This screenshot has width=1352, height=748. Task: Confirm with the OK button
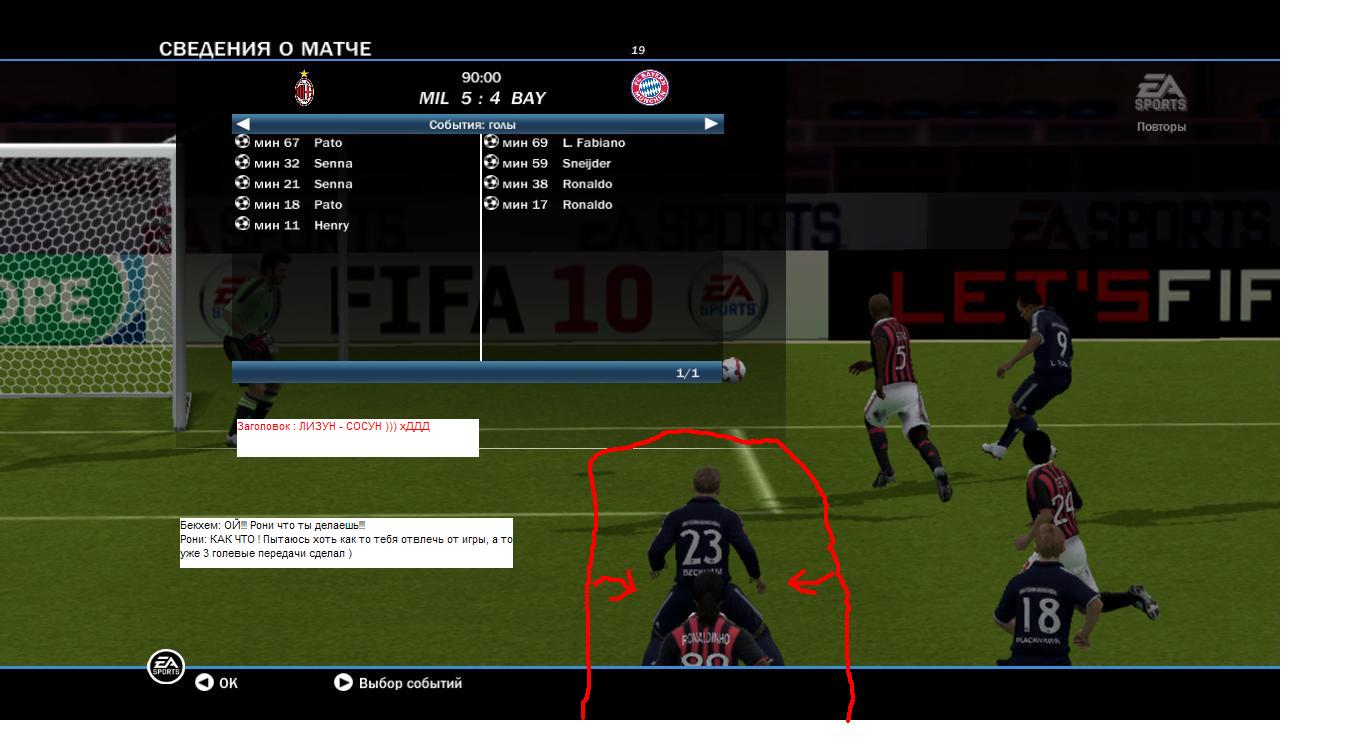point(217,683)
